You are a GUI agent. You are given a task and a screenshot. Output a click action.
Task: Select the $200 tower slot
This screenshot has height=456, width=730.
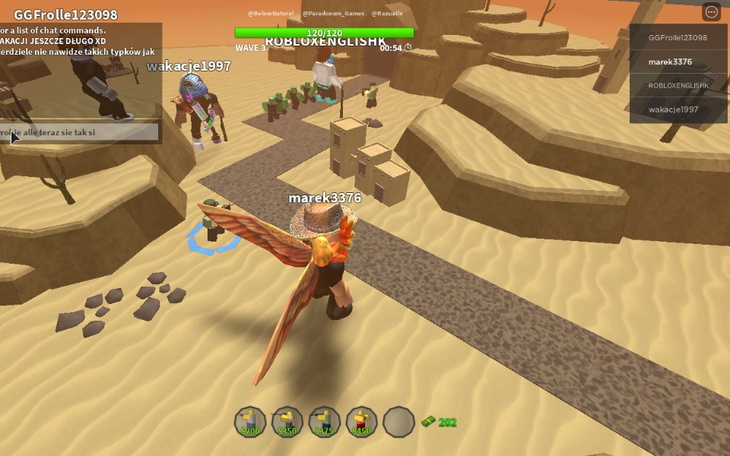tap(250, 422)
